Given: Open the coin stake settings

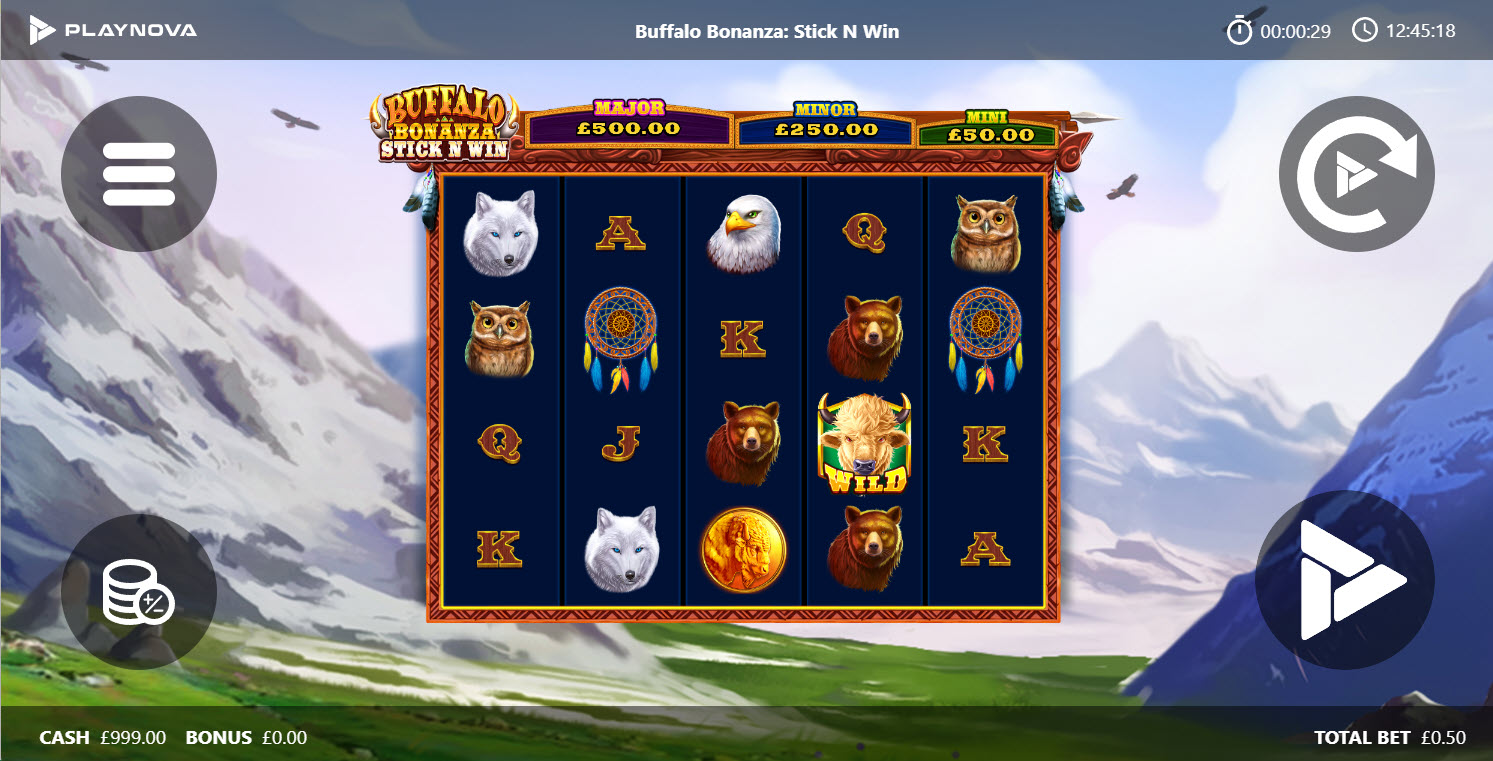Looking at the screenshot, I should pos(139,592).
